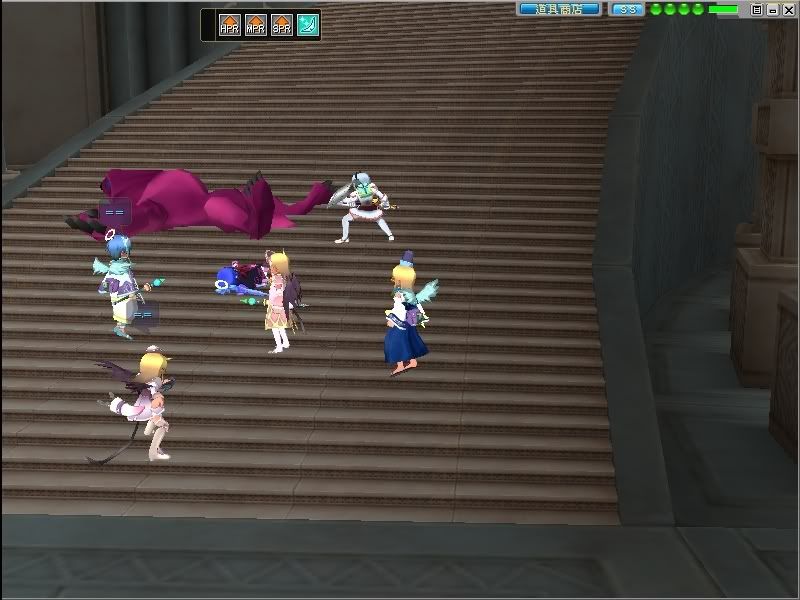
Task: Select the HPR buff icon
Action: pos(229,25)
